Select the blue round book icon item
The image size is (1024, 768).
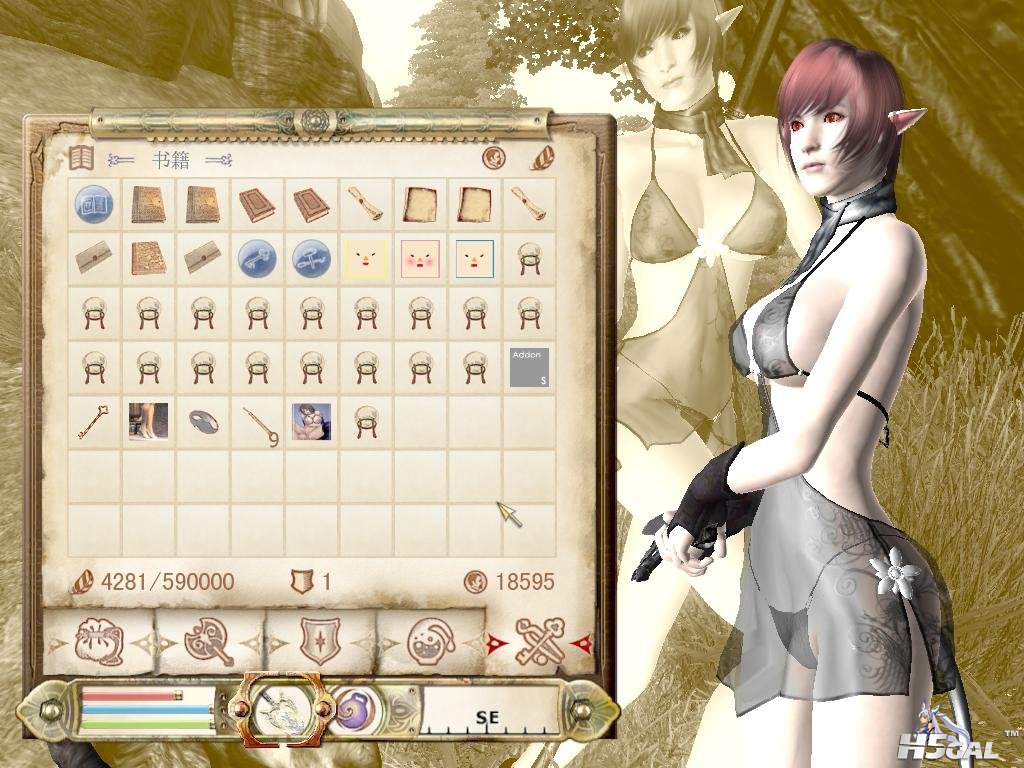95,205
